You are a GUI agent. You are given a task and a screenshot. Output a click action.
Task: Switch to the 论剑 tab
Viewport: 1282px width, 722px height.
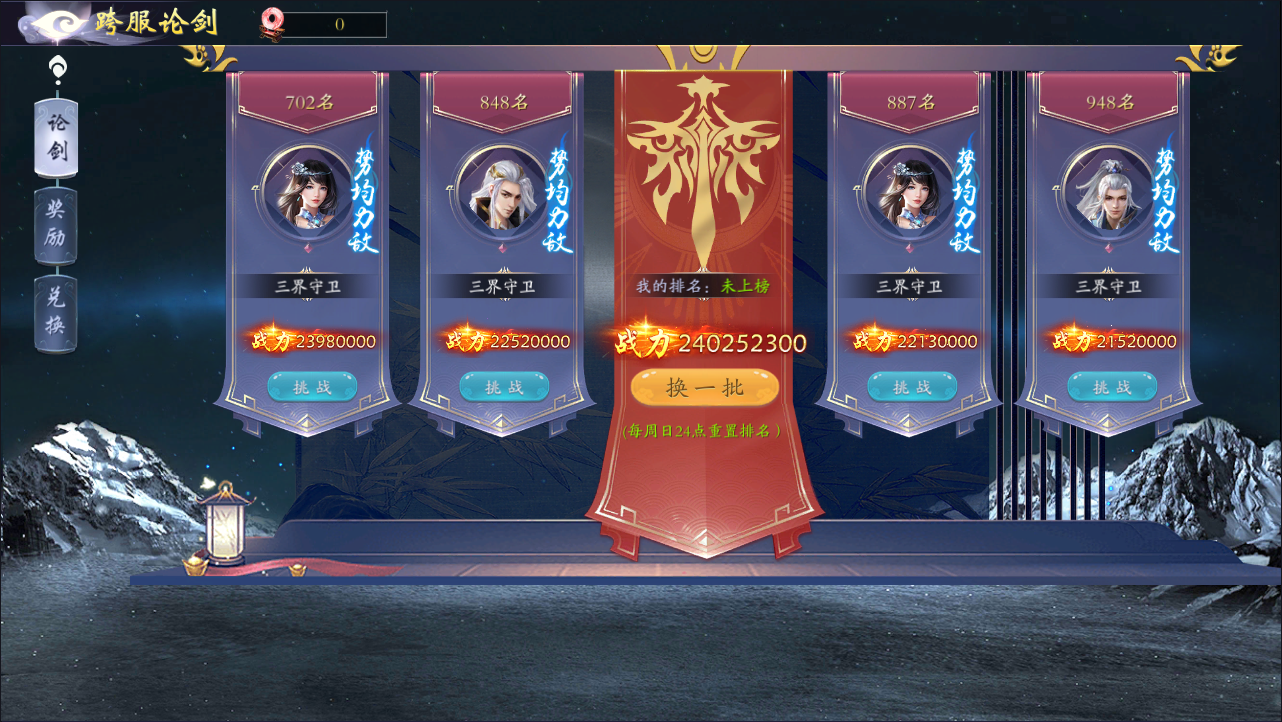click(x=56, y=138)
